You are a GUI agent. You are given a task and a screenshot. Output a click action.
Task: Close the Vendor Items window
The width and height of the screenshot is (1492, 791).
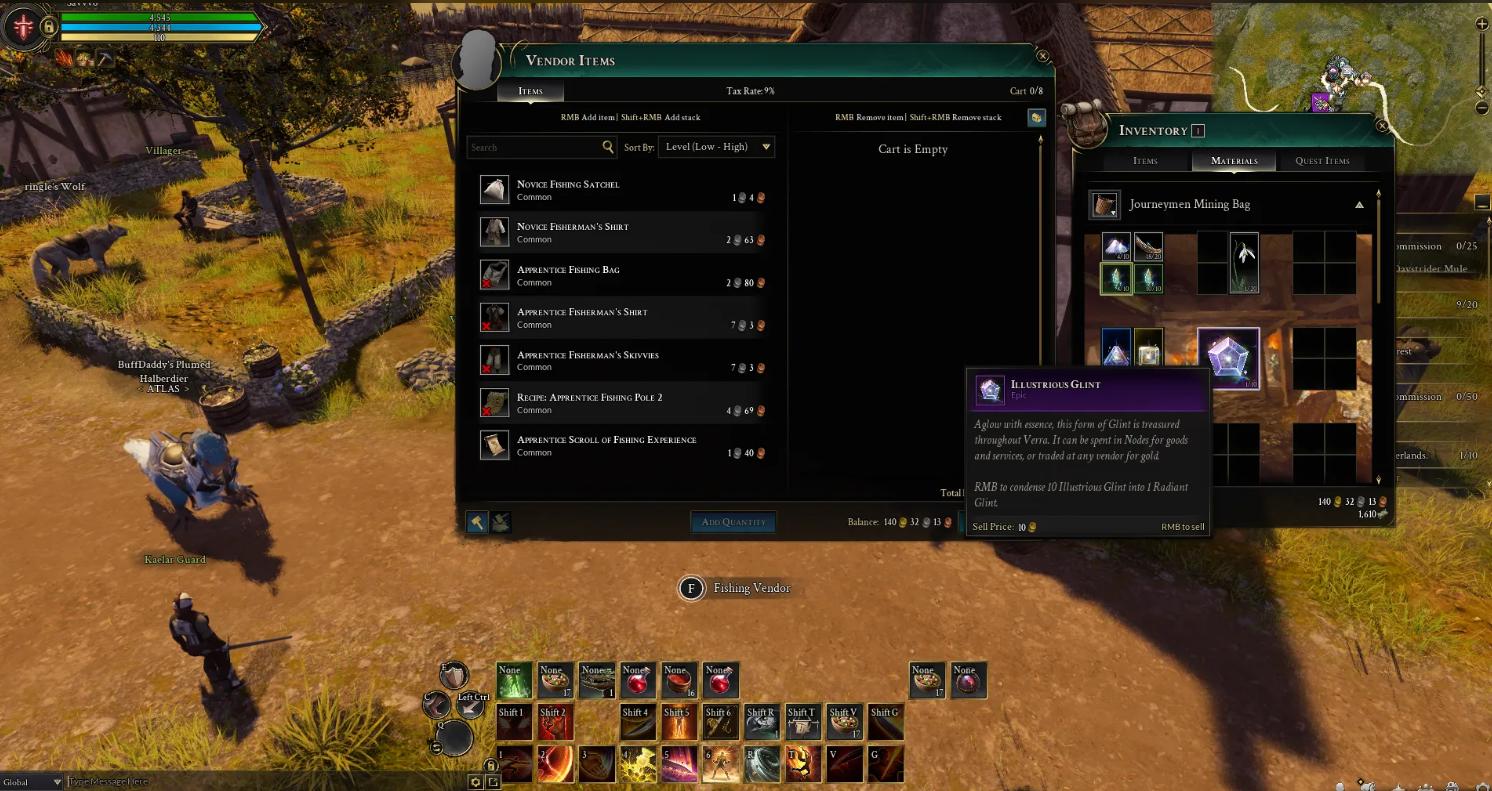pyautogui.click(x=1043, y=57)
